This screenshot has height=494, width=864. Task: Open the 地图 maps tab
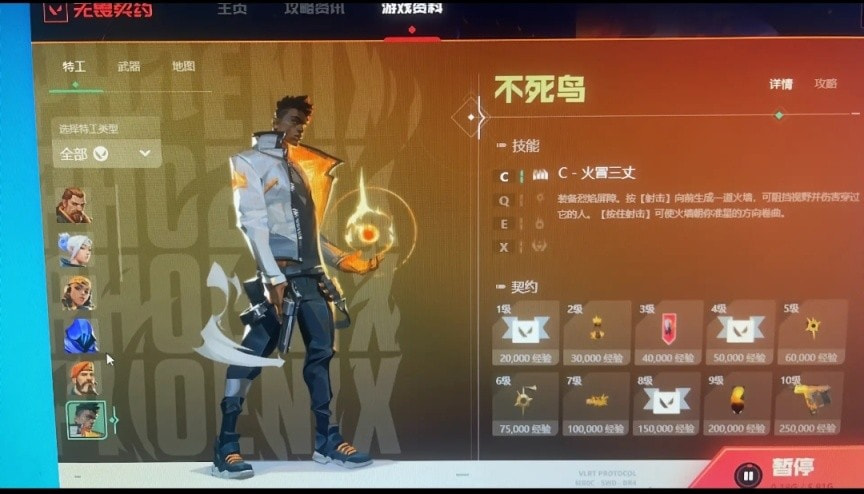click(x=183, y=67)
